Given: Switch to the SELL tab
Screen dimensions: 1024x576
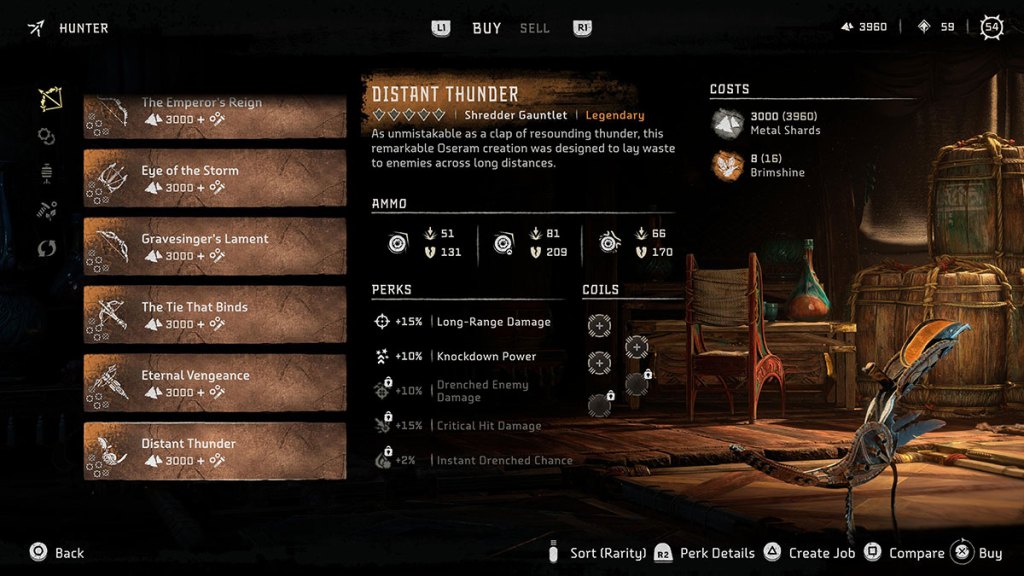Looking at the screenshot, I should point(534,28).
